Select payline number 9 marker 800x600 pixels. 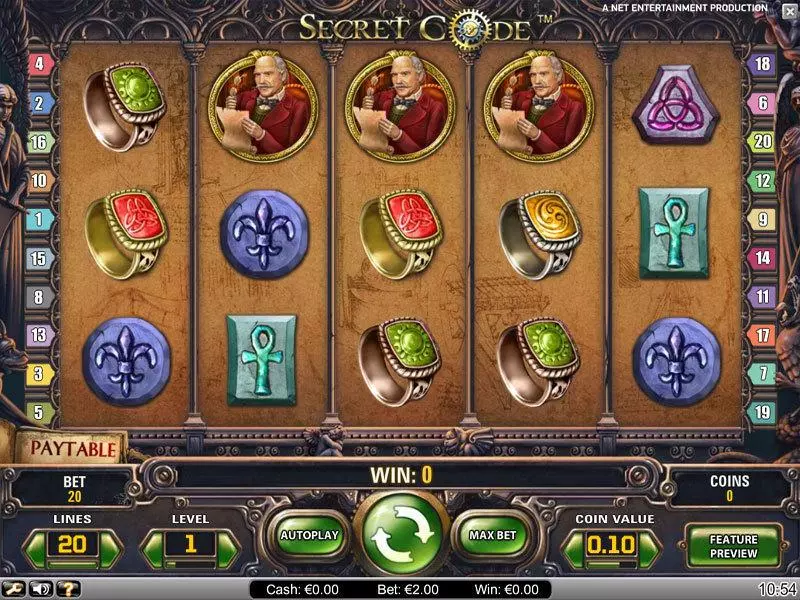click(x=761, y=219)
